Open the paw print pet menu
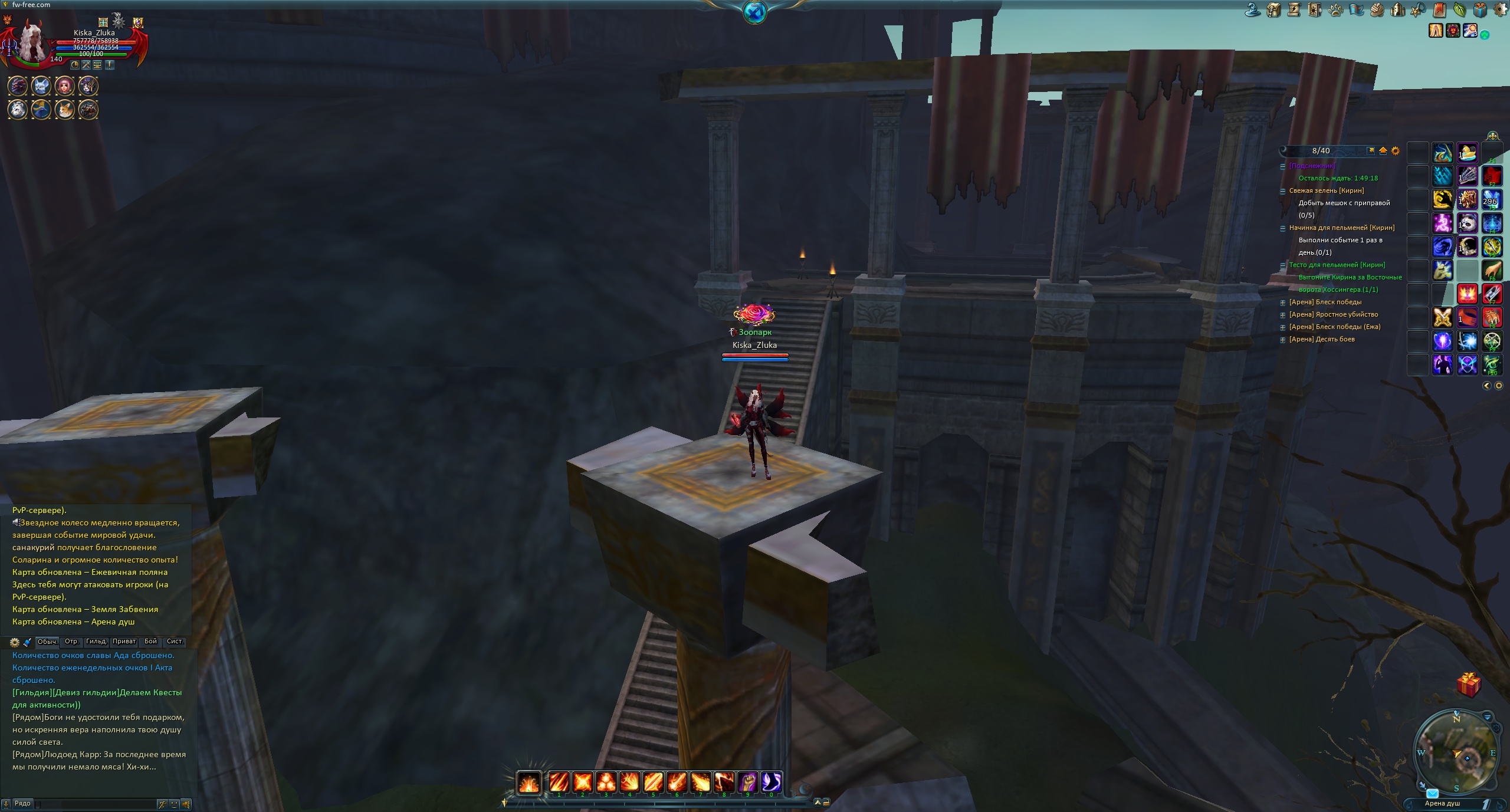Screen dimensions: 1510x812 [1335, 10]
